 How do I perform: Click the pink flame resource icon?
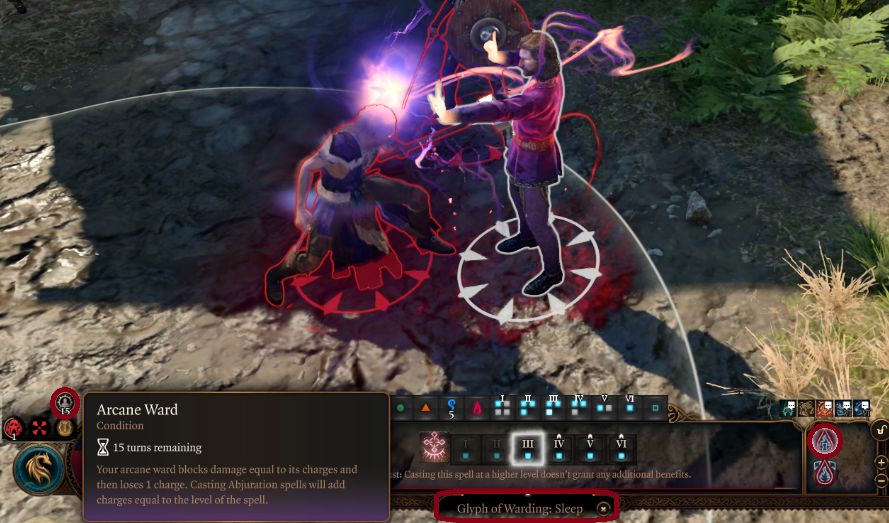click(x=476, y=408)
